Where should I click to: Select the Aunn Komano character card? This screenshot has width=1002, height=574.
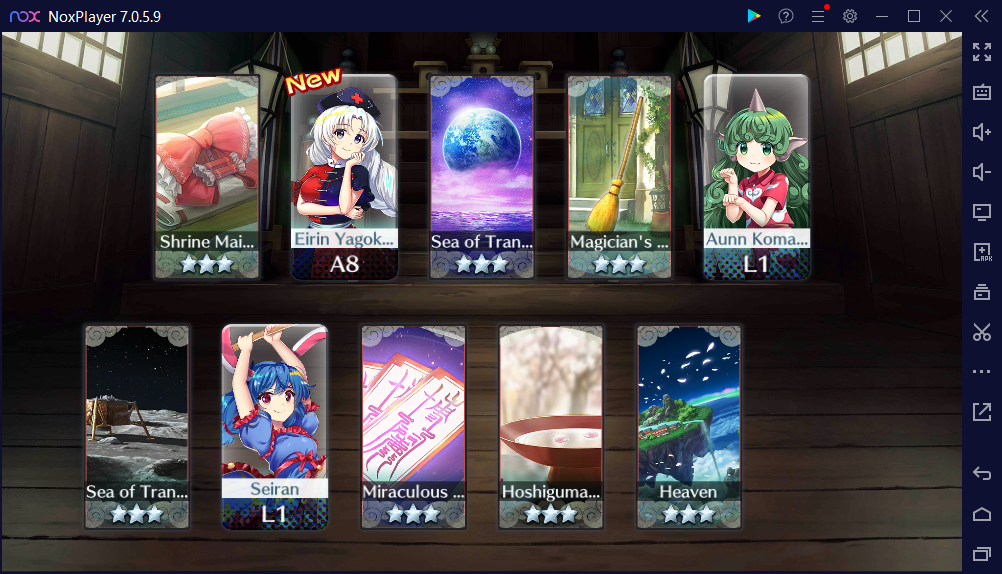coord(756,177)
